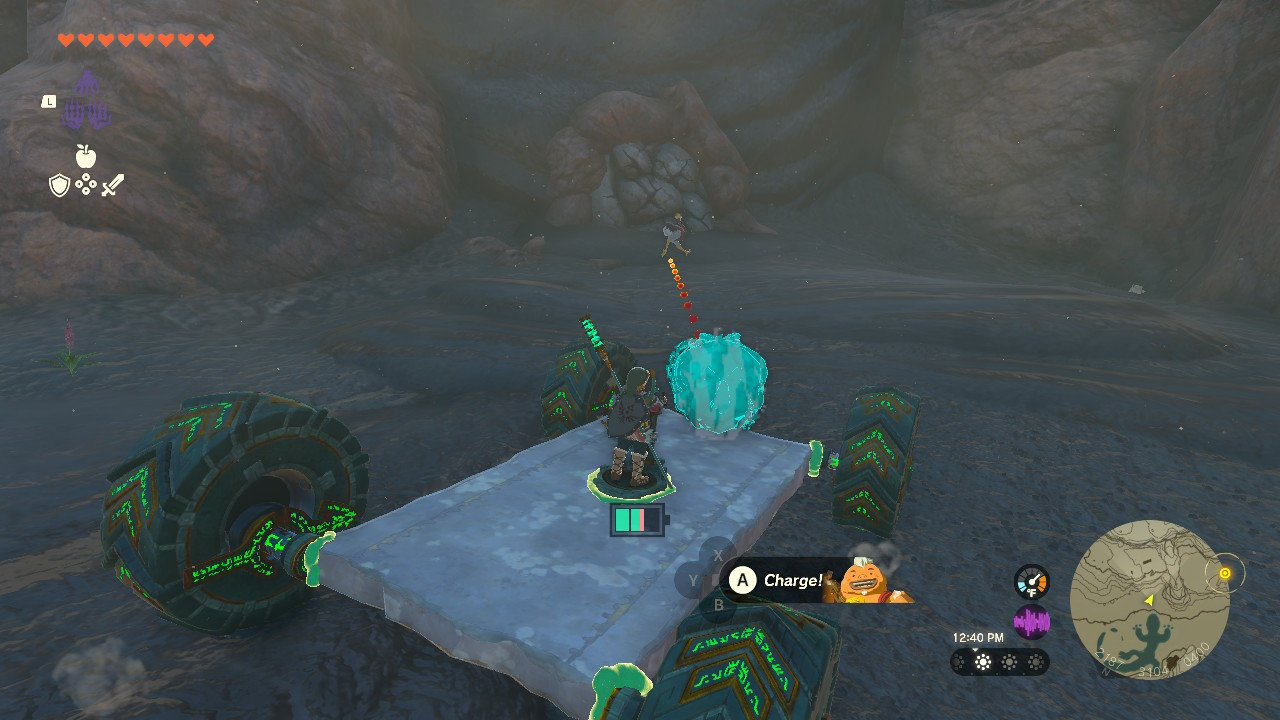The height and width of the screenshot is (720, 1280).
Task: Expand the L button ability prompt
Action: pos(47,100)
